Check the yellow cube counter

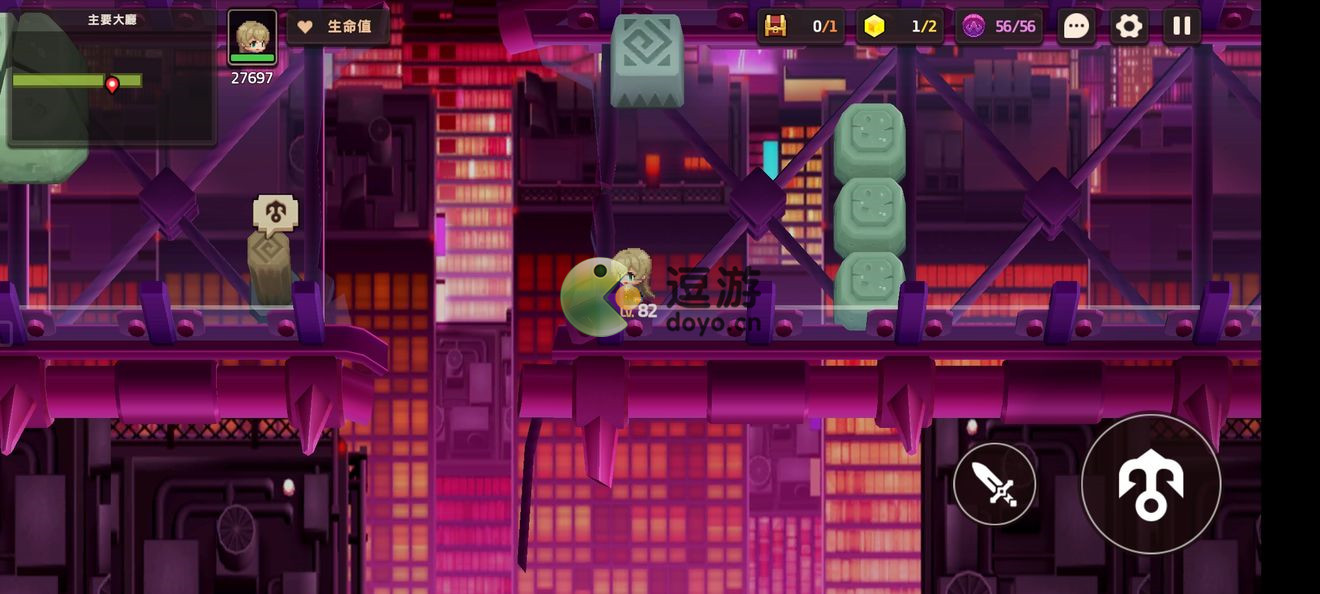pyautogui.click(x=899, y=26)
